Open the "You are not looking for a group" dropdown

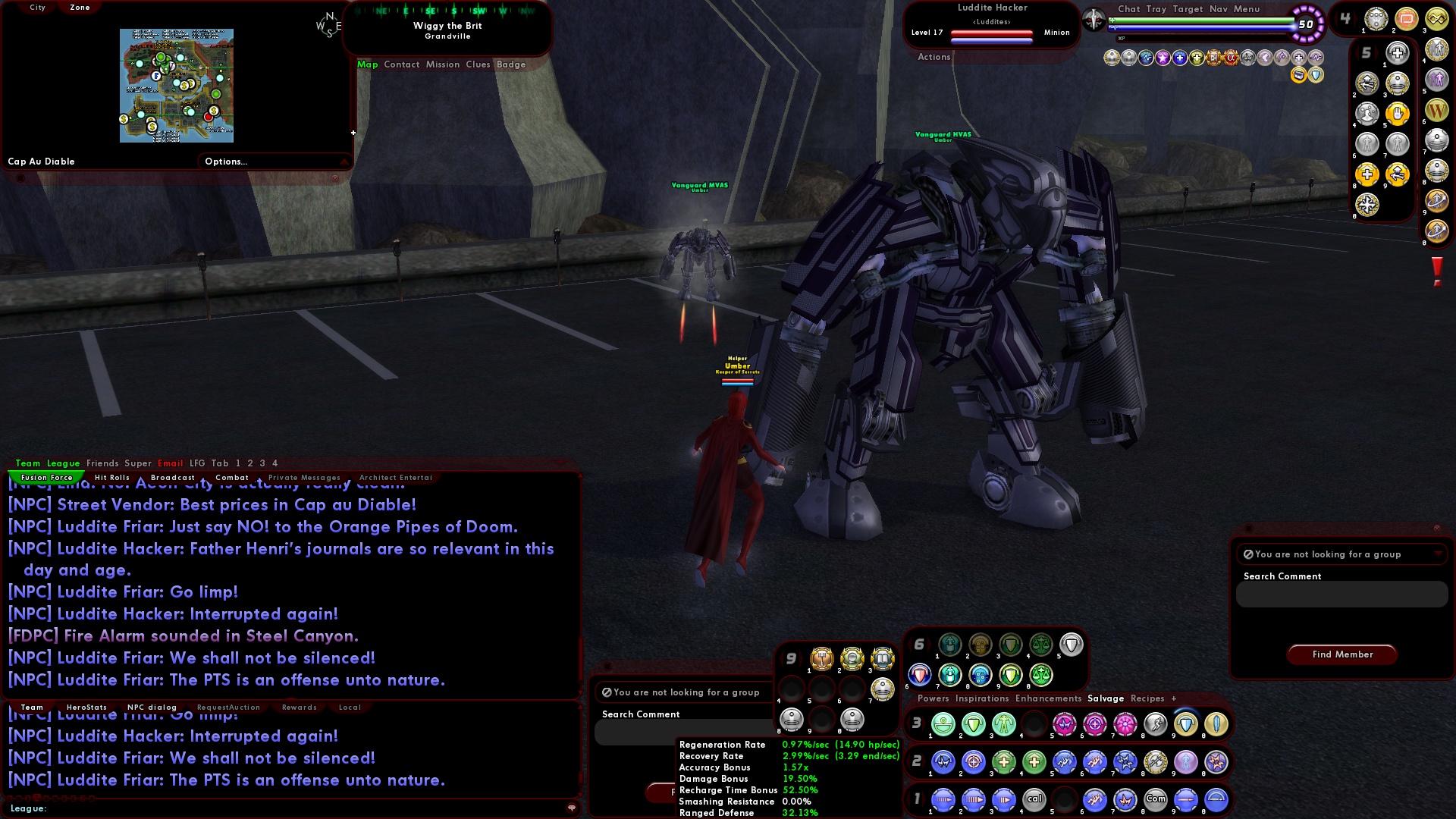(x=1341, y=554)
